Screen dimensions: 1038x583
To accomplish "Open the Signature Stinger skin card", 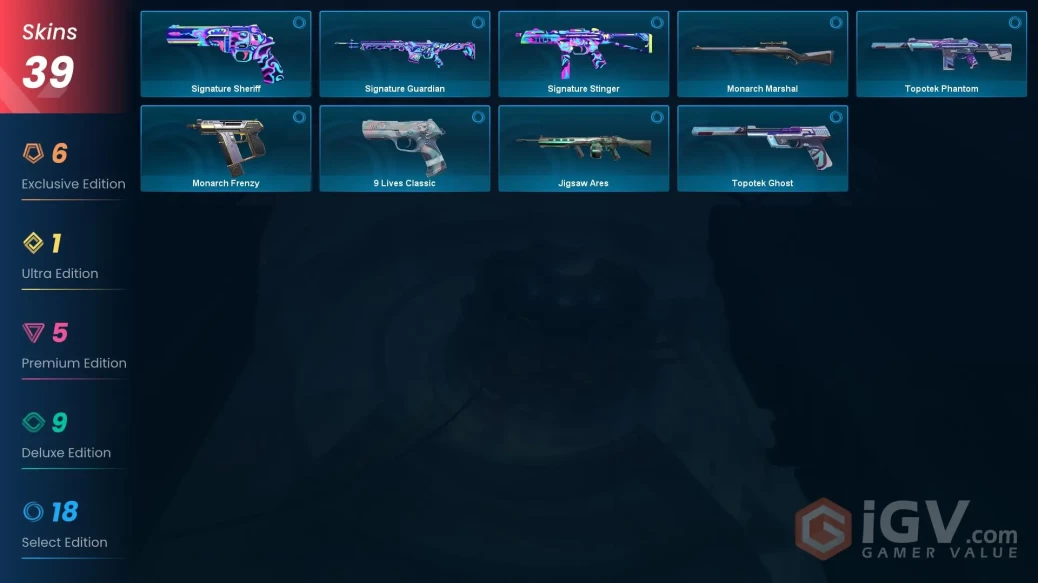I will (584, 54).
